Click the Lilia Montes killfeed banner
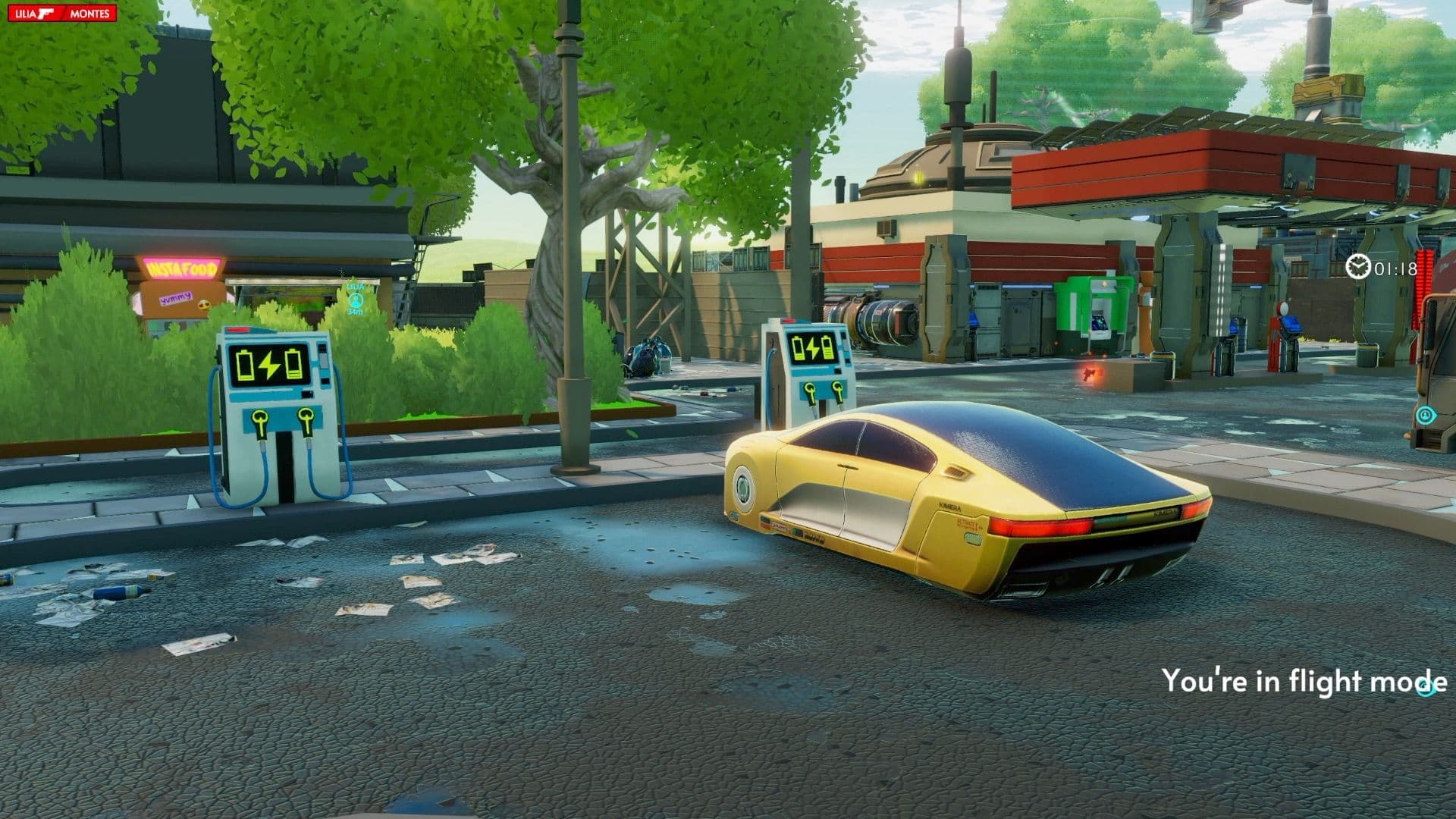 click(x=62, y=14)
